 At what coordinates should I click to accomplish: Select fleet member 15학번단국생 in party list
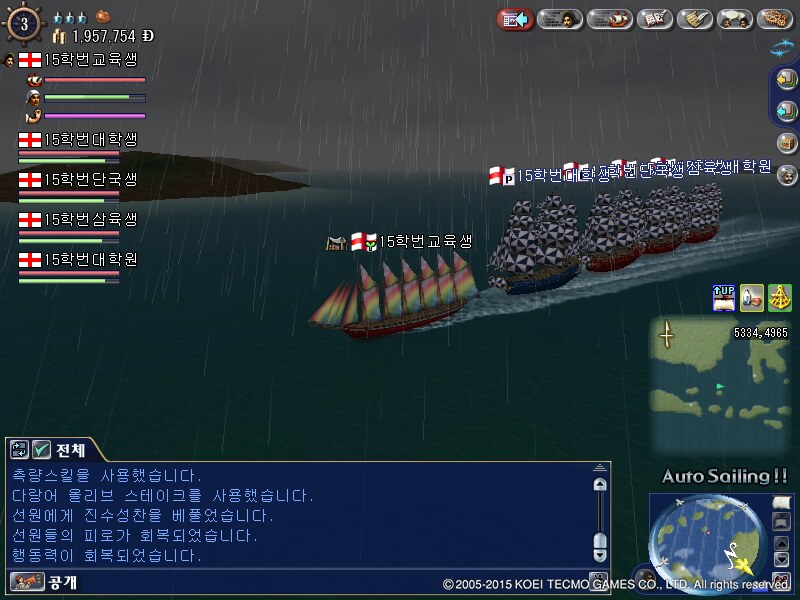coord(90,180)
